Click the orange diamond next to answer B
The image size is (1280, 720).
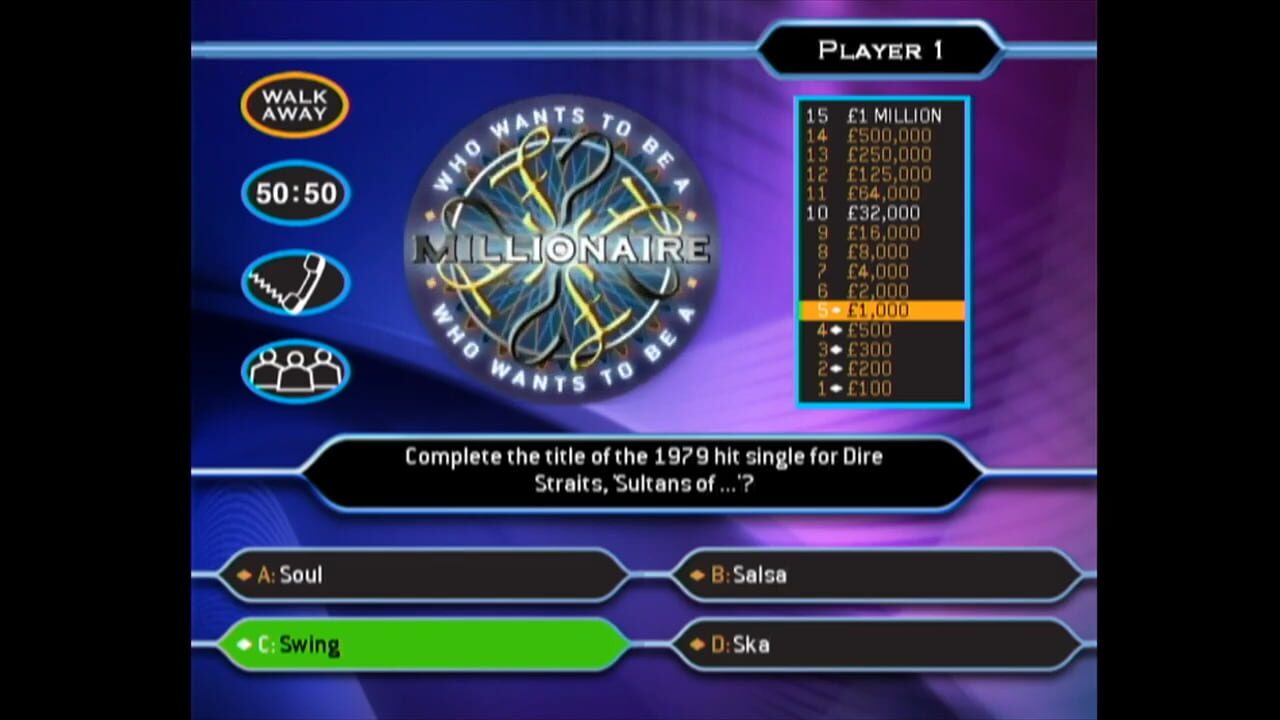coord(697,575)
